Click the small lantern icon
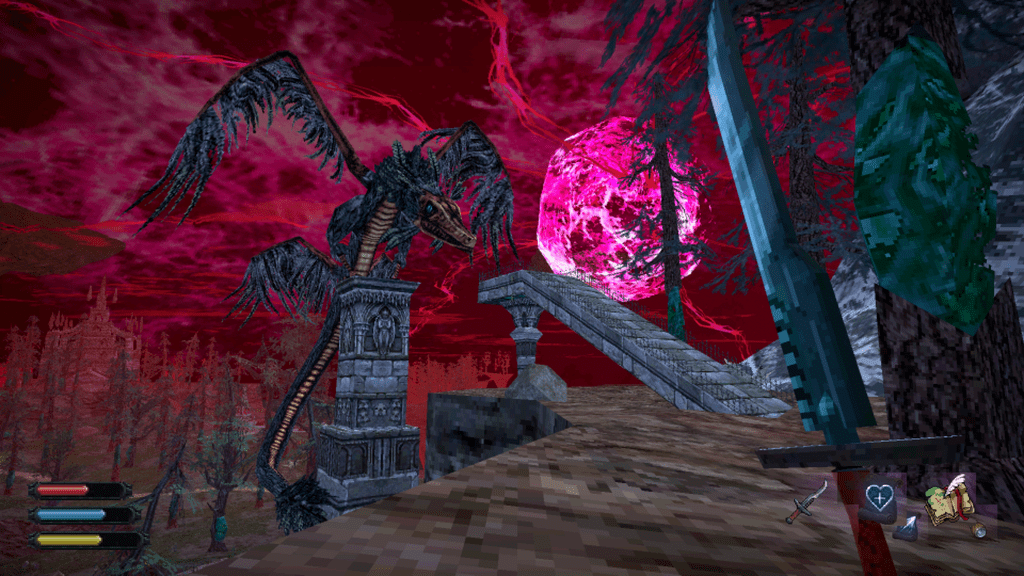This screenshot has width=1024, height=576. point(980,530)
